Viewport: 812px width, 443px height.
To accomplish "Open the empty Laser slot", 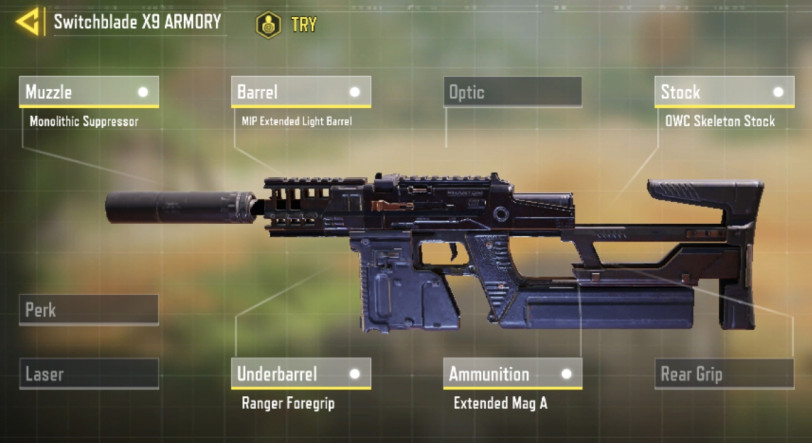I will pos(89,375).
